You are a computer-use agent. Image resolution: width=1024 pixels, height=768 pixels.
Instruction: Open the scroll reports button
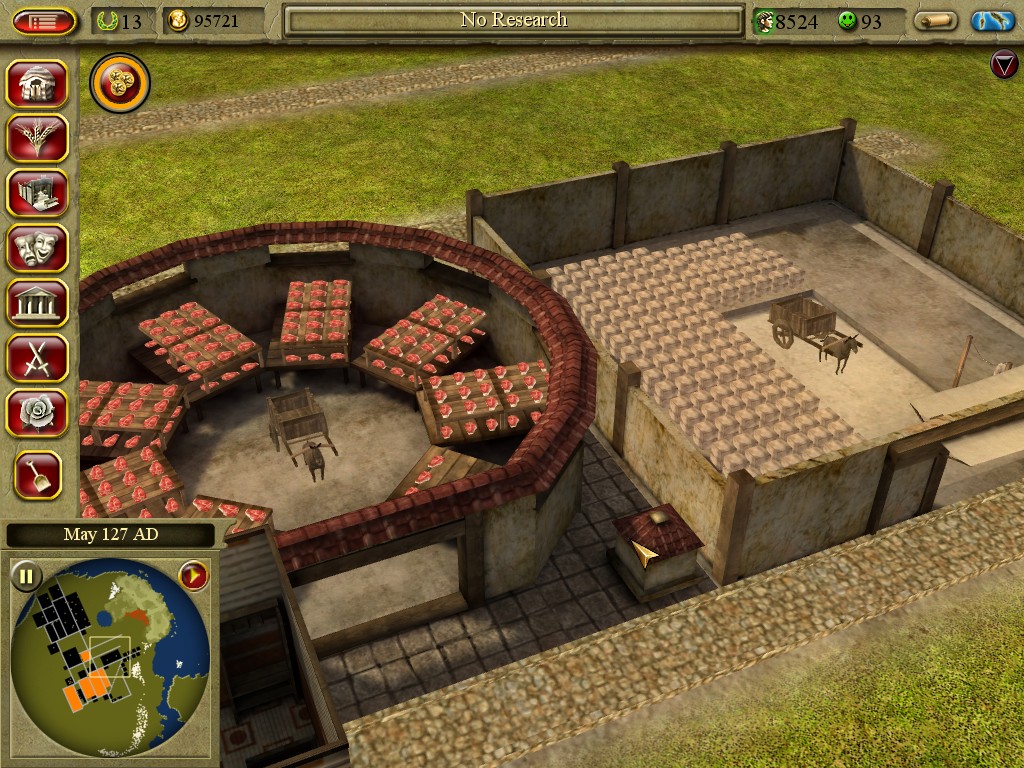pyautogui.click(x=936, y=21)
